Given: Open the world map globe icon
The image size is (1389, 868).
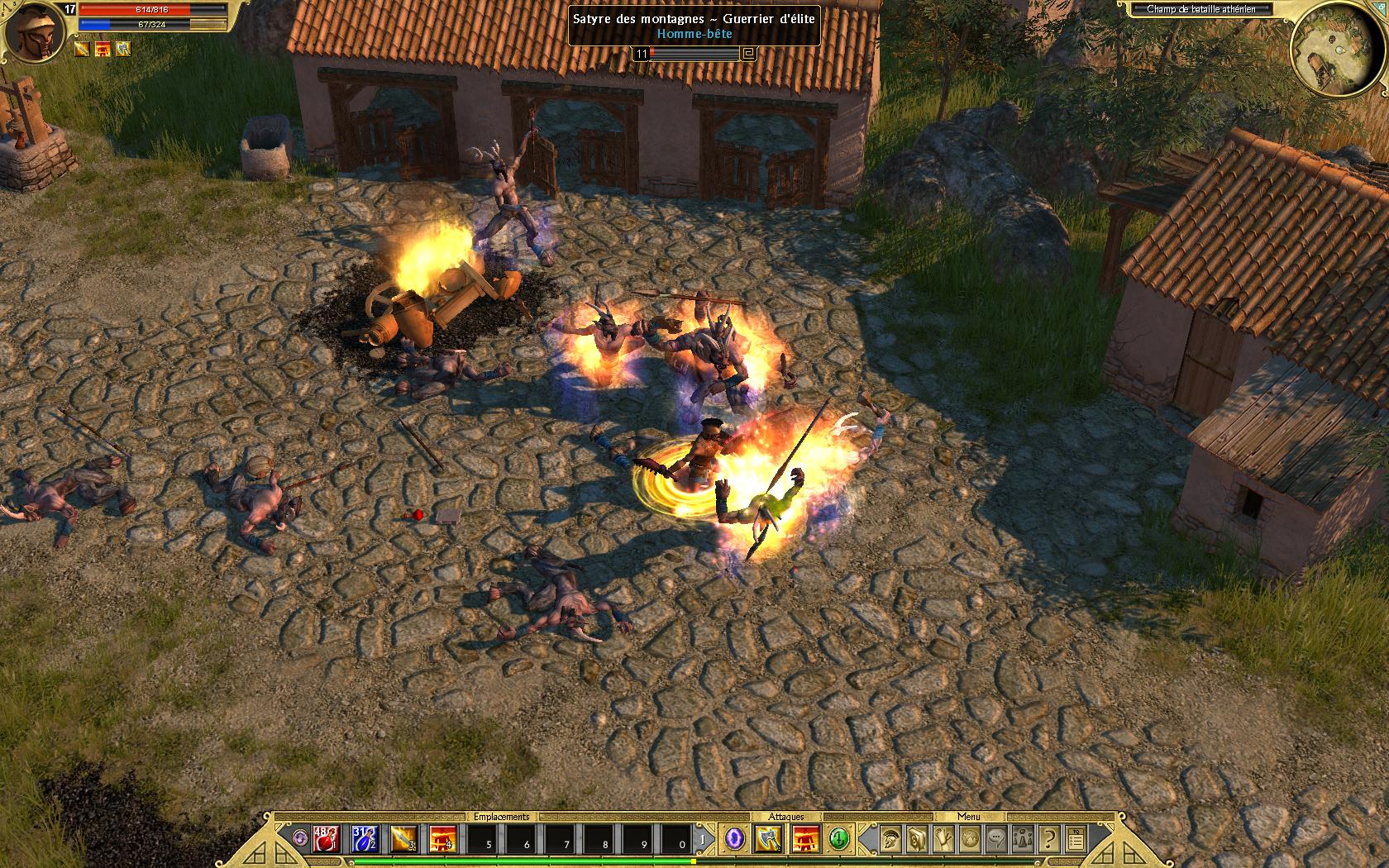Looking at the screenshot, I should click(970, 840).
